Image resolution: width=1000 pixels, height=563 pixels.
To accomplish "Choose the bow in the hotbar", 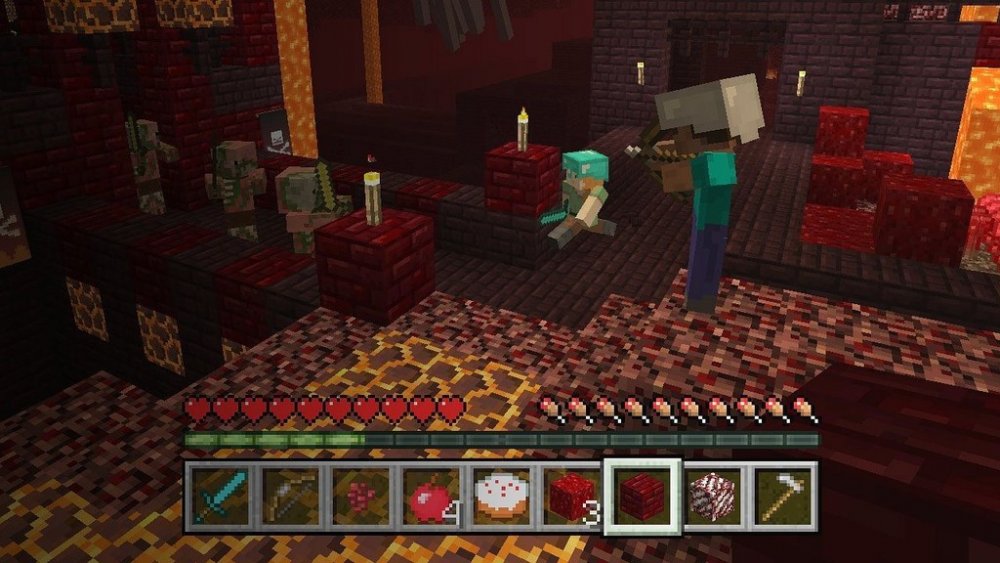I will tap(290, 495).
